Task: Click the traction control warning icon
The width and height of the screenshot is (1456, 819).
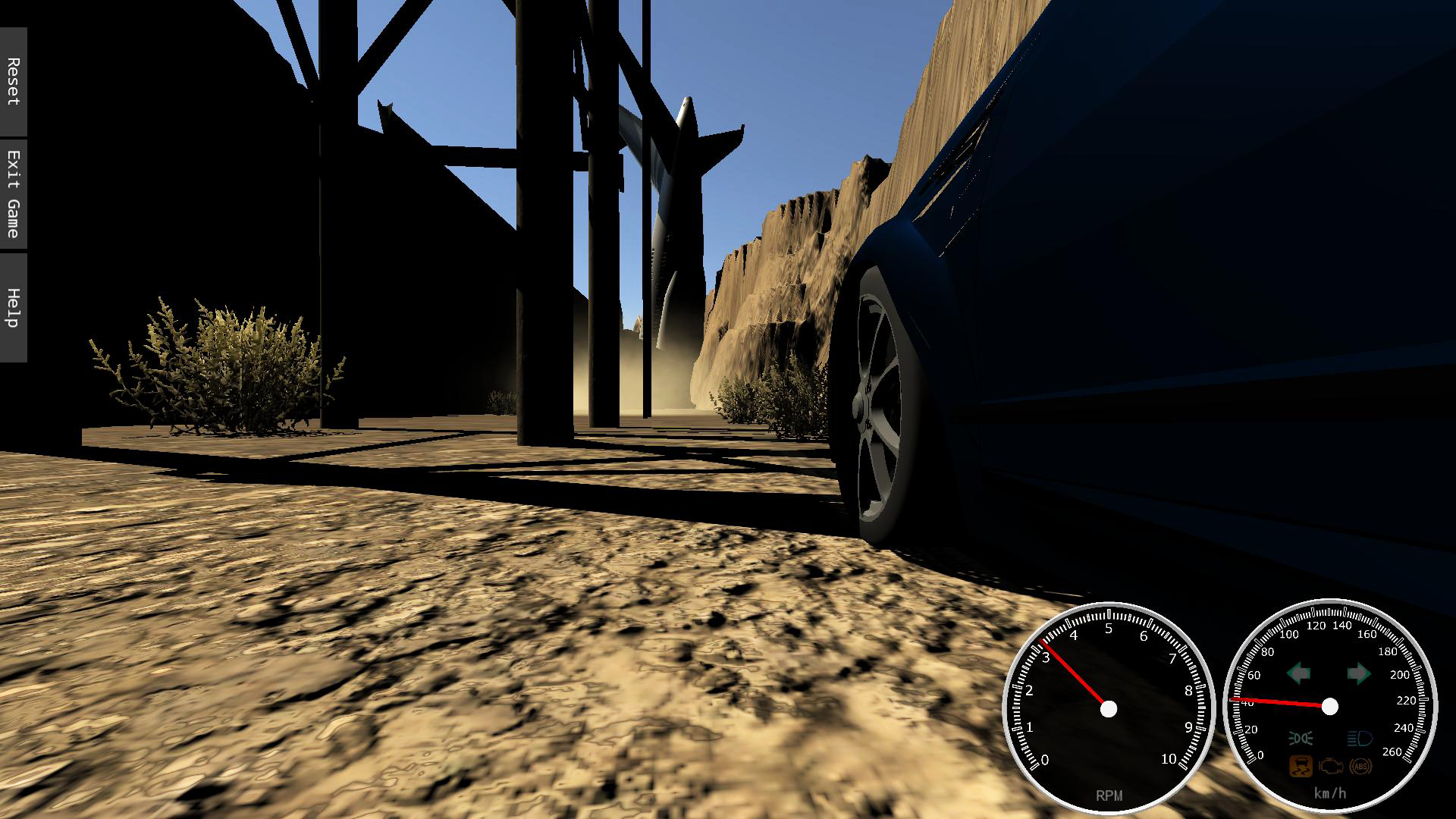Action: click(1301, 767)
